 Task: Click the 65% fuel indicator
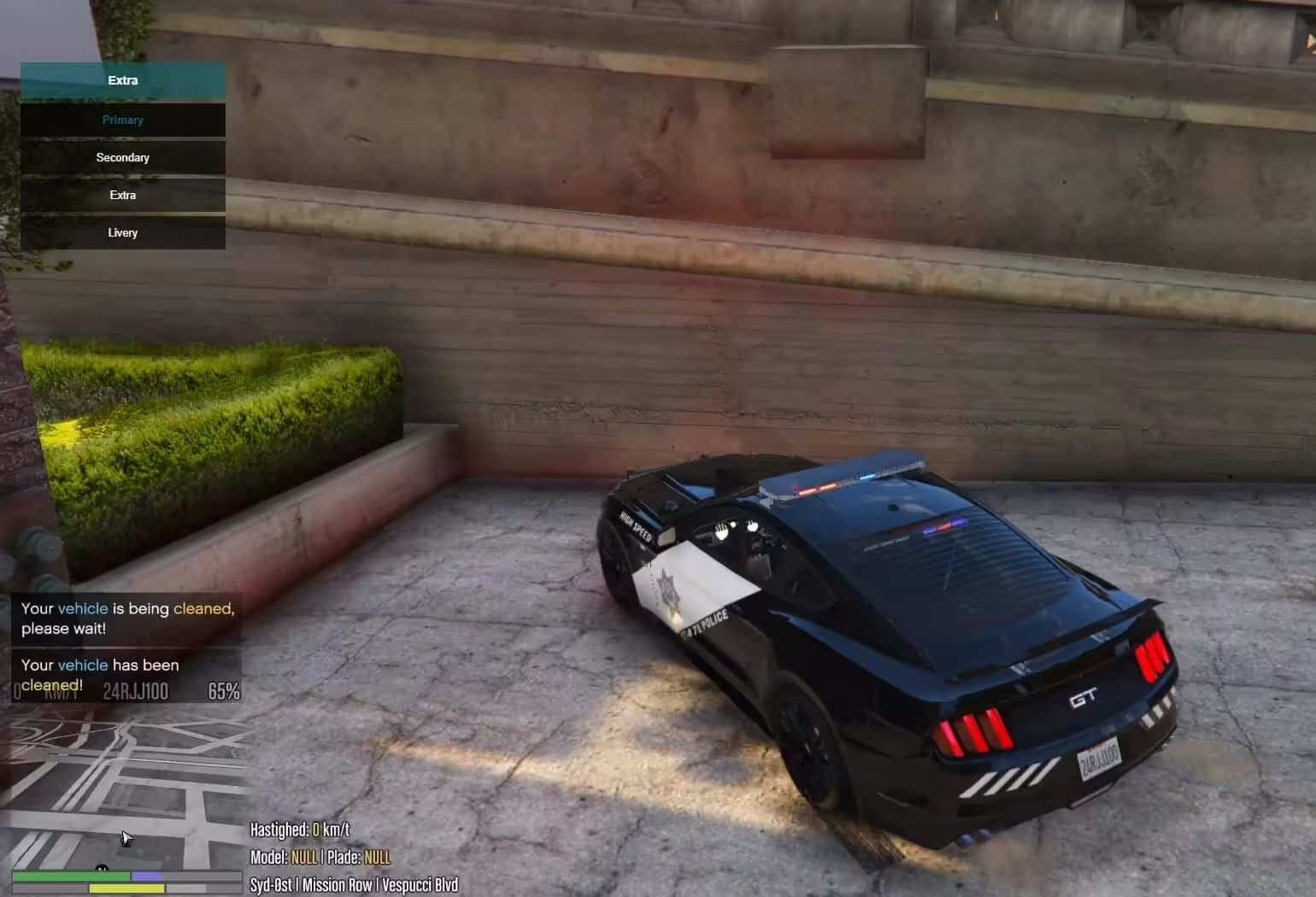click(222, 690)
